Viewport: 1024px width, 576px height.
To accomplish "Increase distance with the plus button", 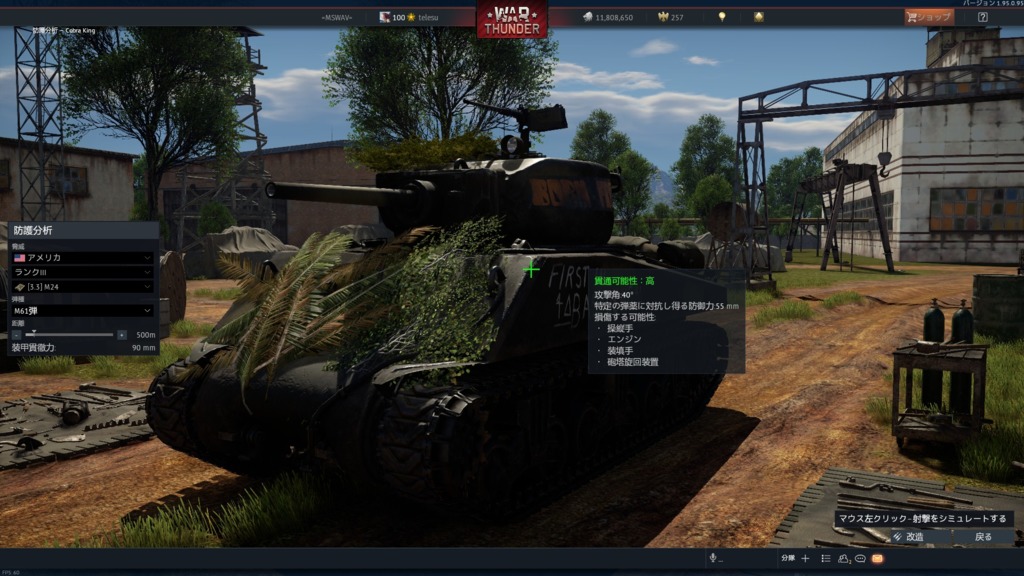I will 122,335.
